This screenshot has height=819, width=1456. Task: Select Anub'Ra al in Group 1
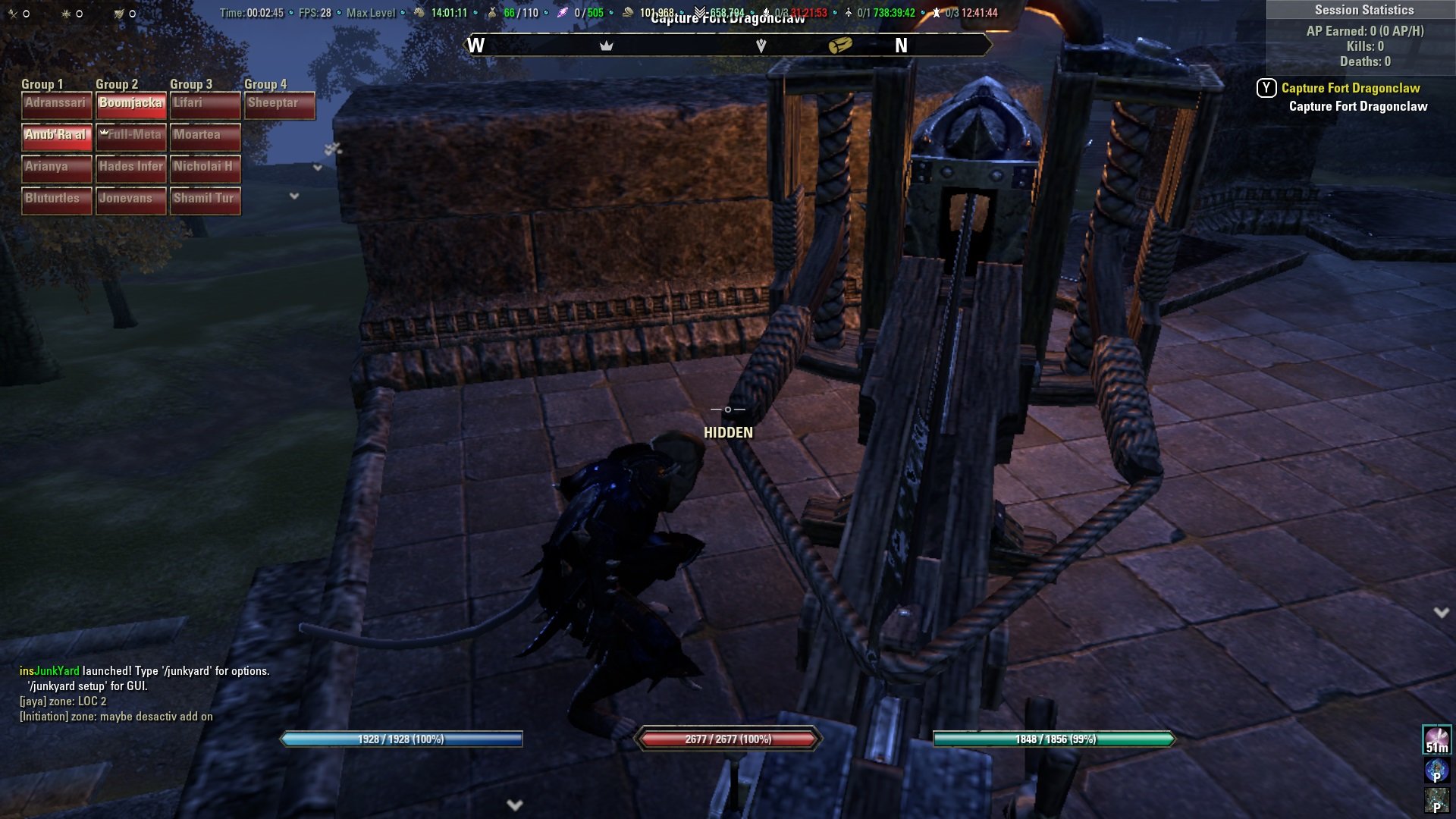tap(56, 136)
